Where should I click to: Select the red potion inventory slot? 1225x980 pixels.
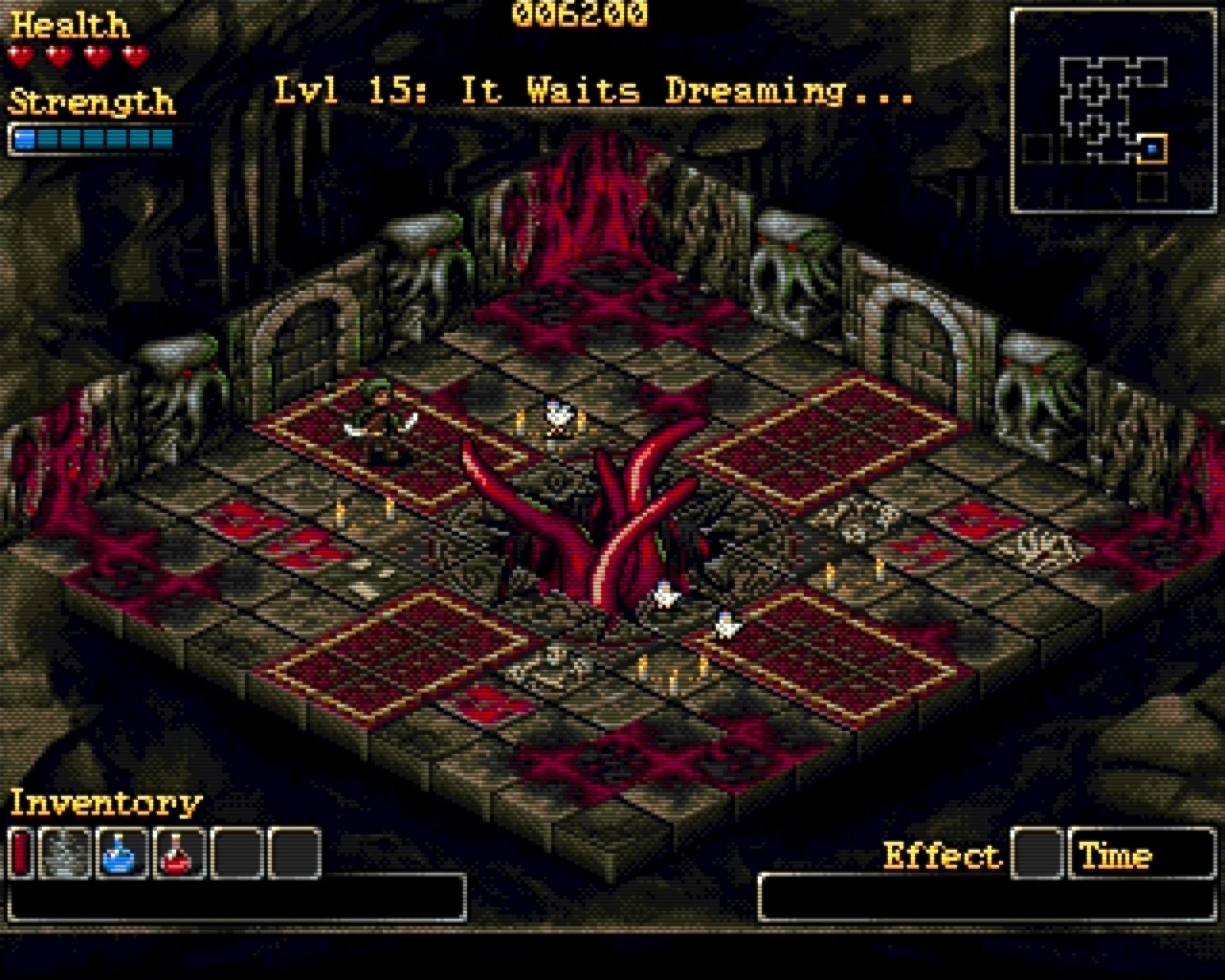pyautogui.click(x=180, y=853)
